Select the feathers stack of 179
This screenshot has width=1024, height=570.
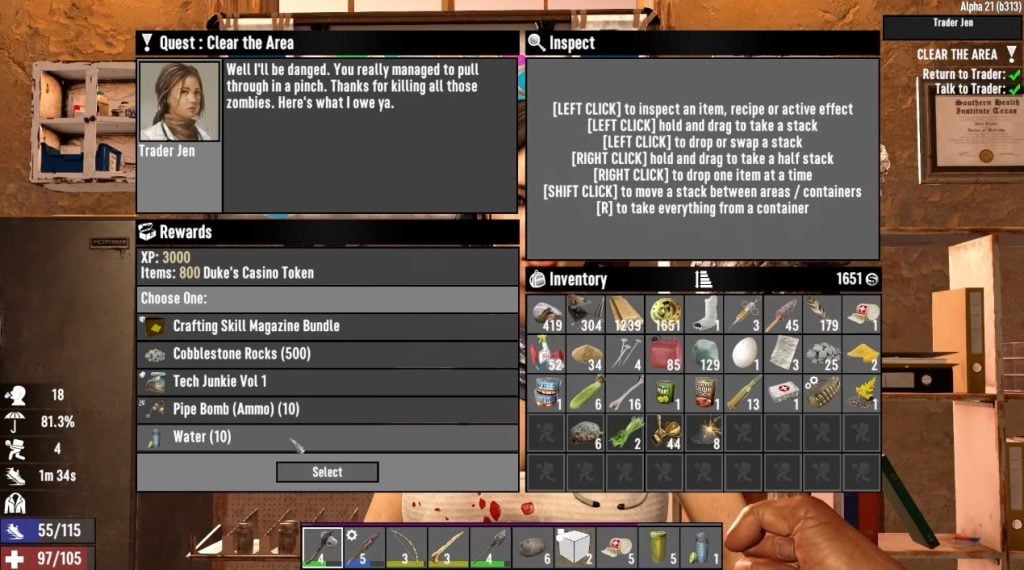click(x=822, y=313)
